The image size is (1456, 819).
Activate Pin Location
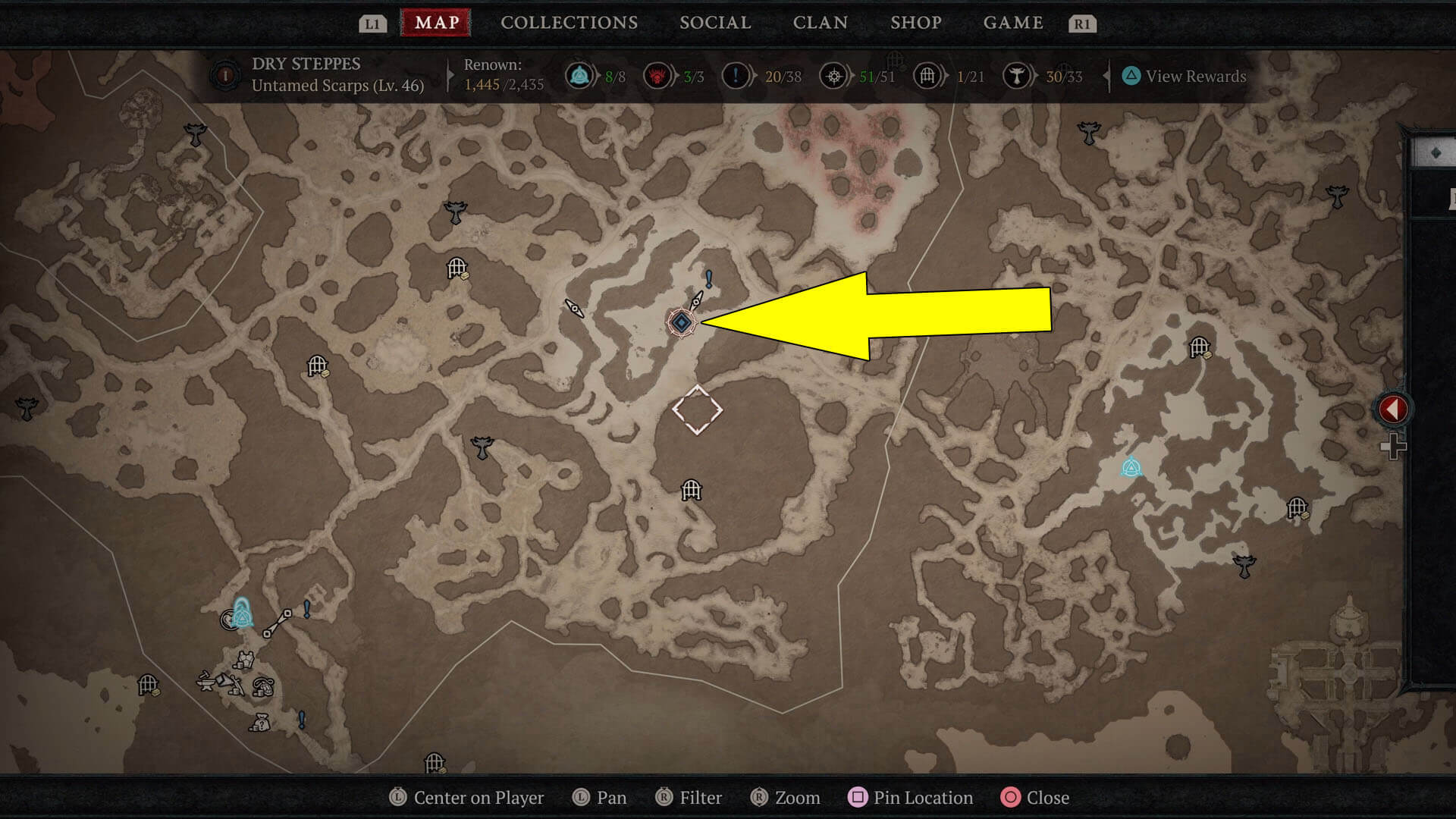910,798
